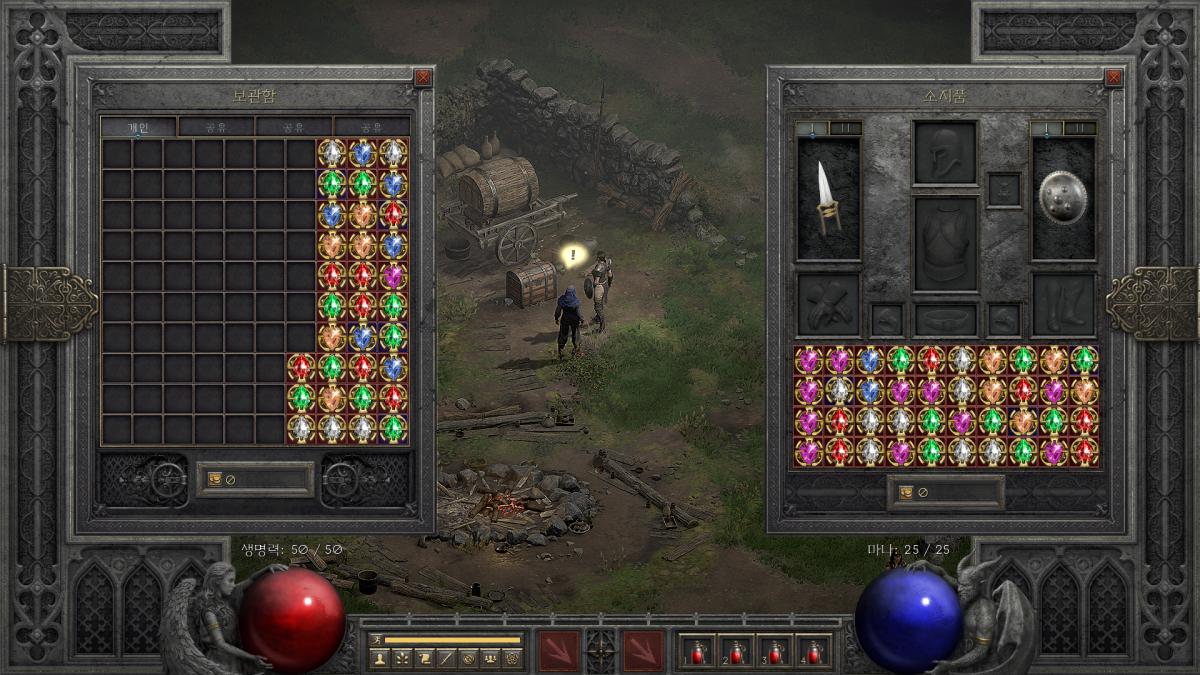The height and width of the screenshot is (675, 1200).
Task: Open the character sheet from mini menu
Action: [379, 658]
